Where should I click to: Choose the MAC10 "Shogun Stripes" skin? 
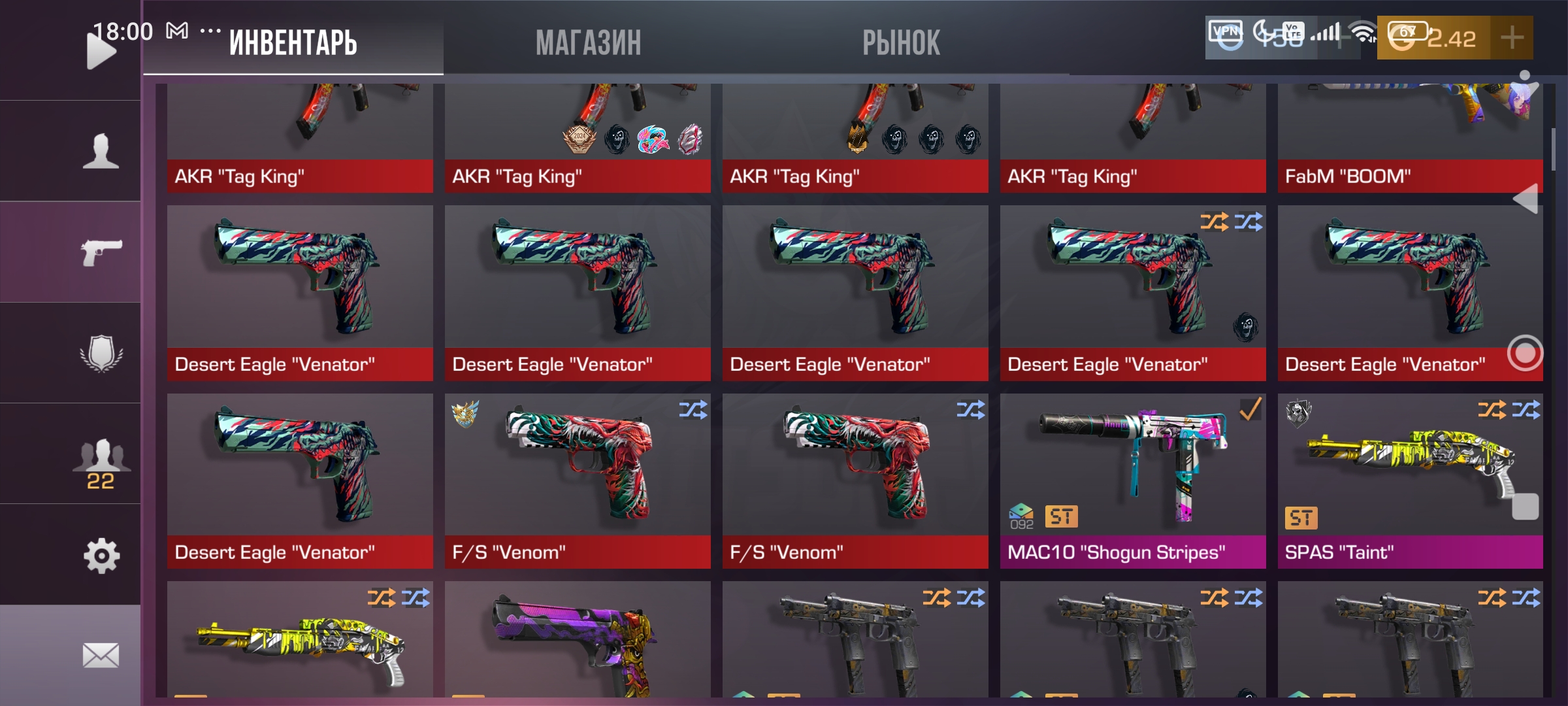pos(1132,480)
